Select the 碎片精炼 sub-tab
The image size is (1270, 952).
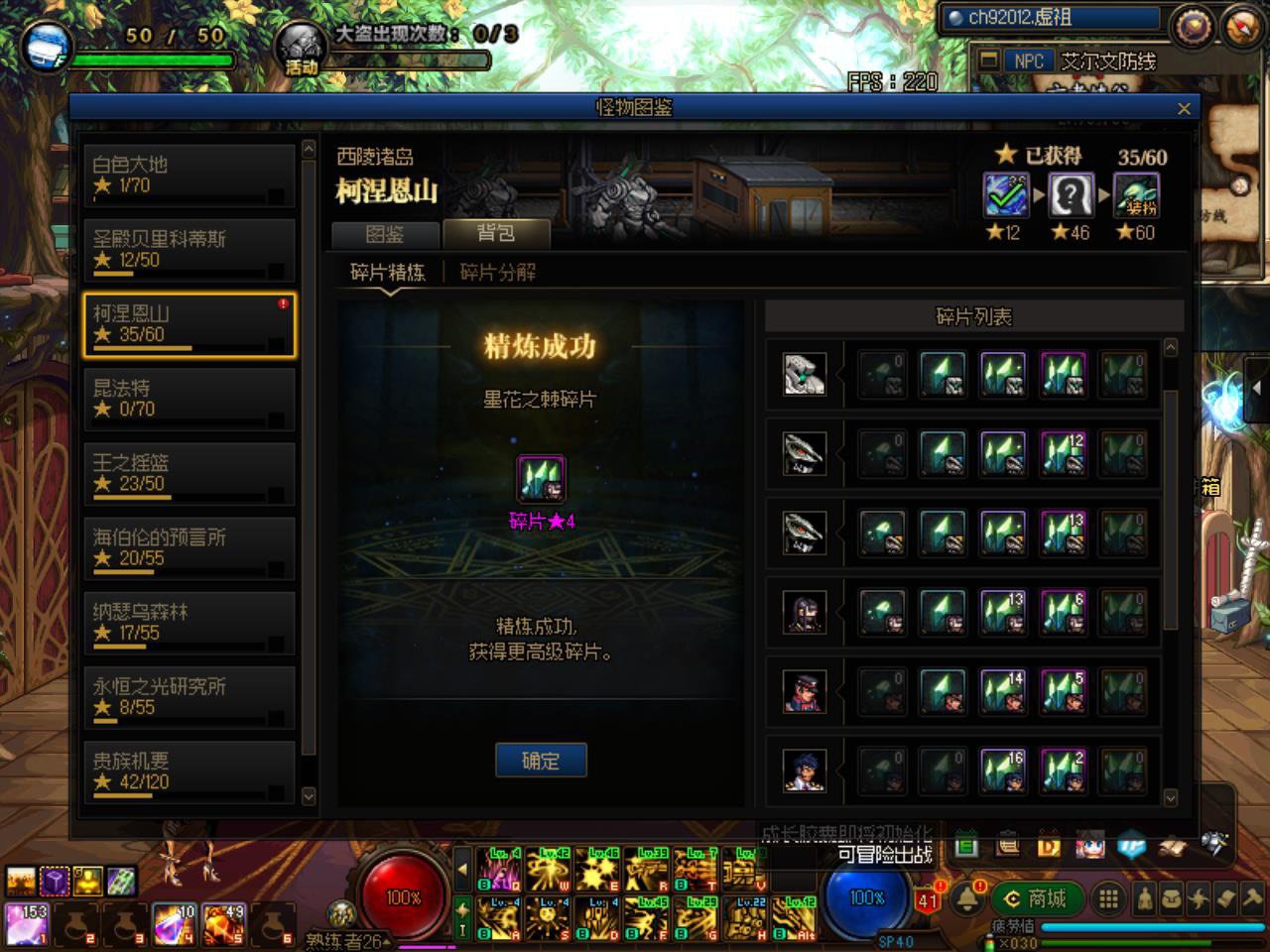pyautogui.click(x=388, y=273)
